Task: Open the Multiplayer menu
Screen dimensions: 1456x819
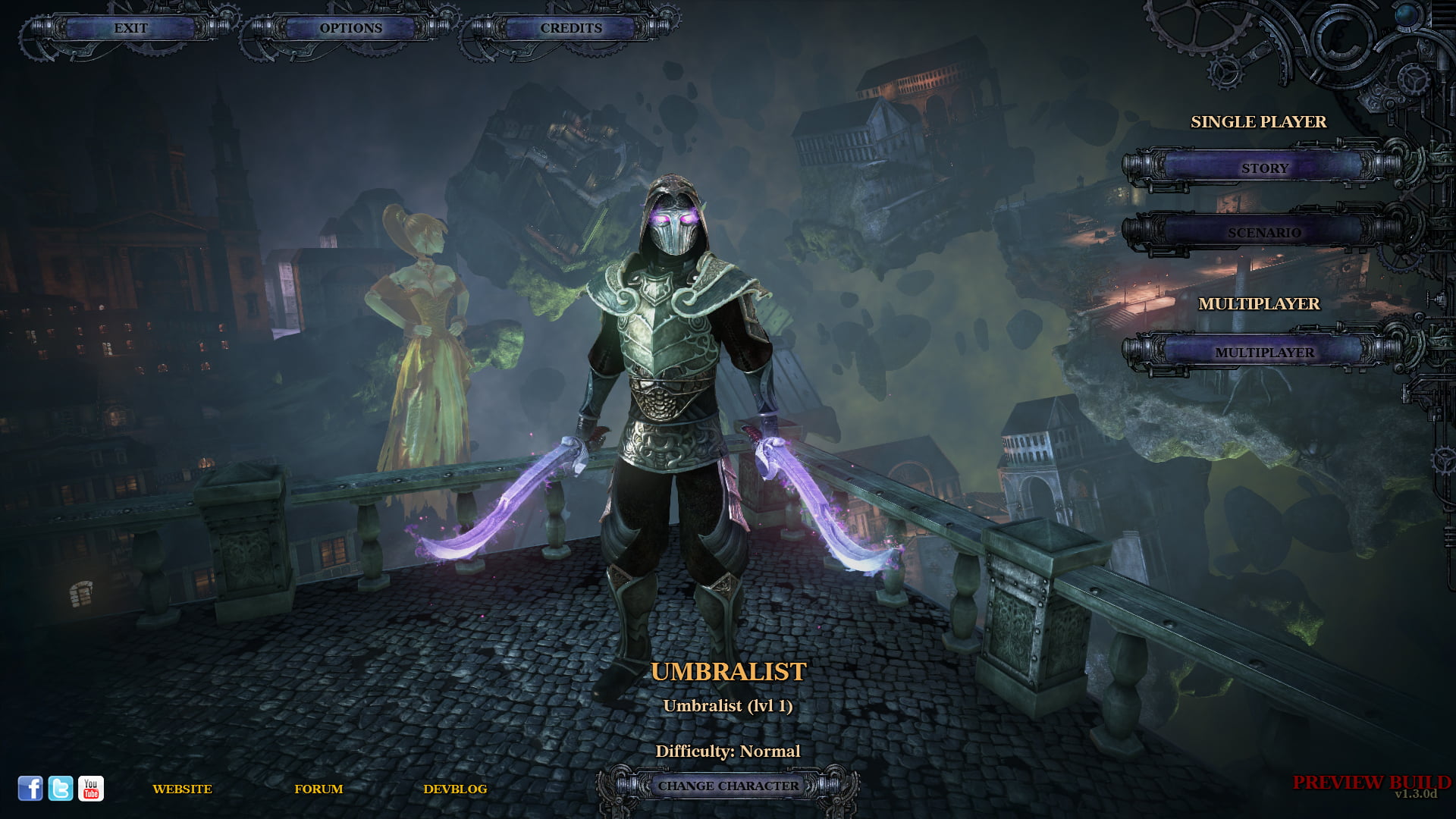Action: click(1263, 353)
